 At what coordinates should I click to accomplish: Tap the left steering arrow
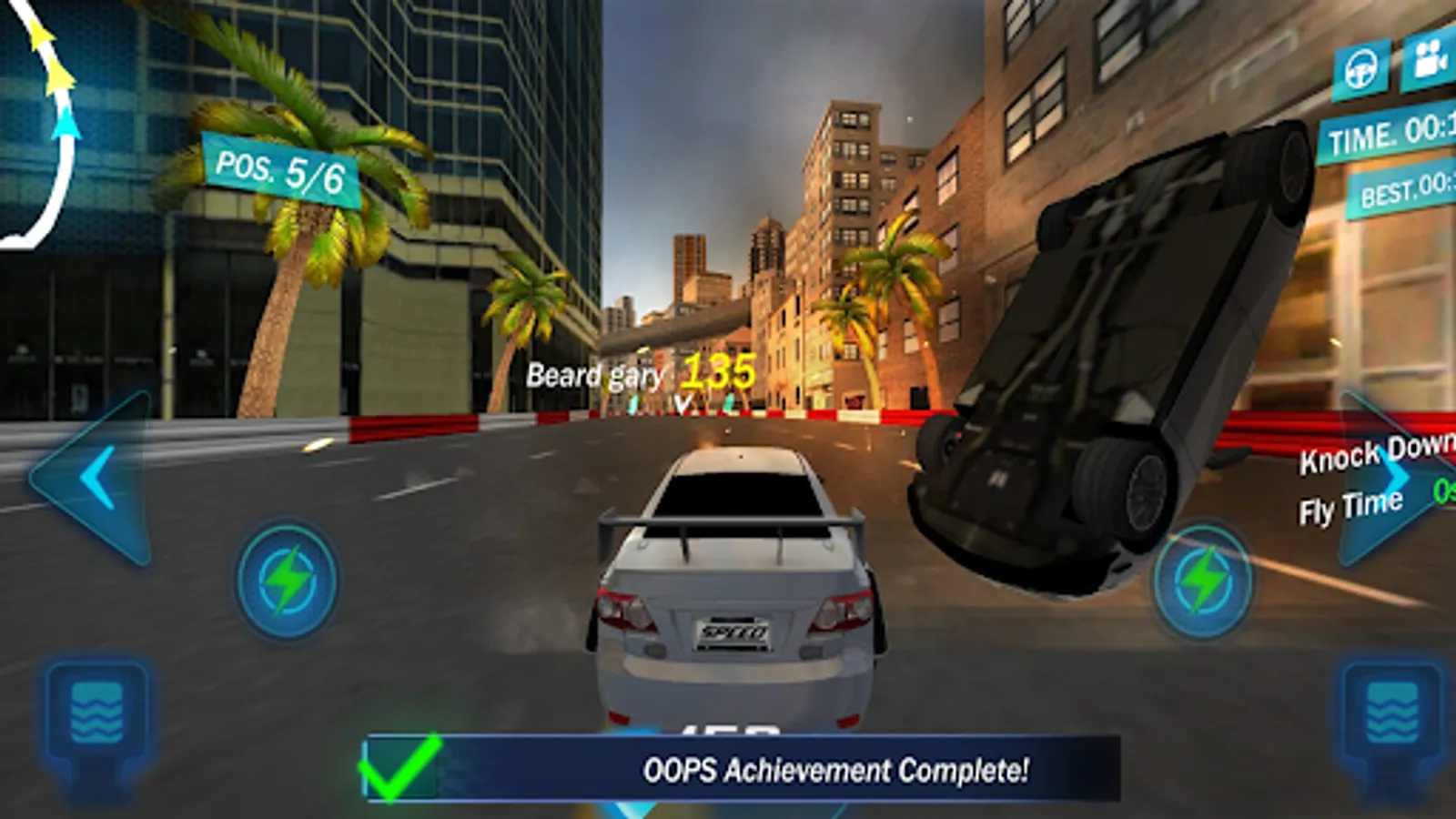[x=94, y=473]
